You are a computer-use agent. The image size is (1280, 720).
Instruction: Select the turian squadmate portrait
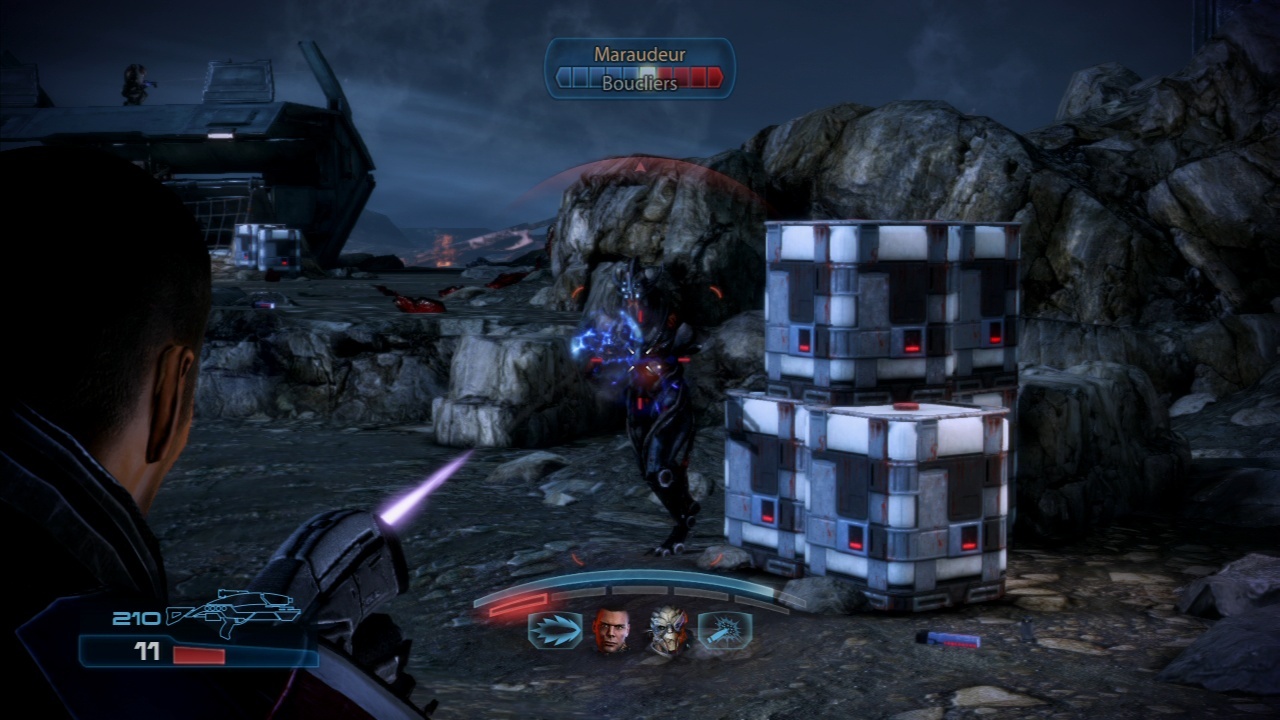point(668,631)
